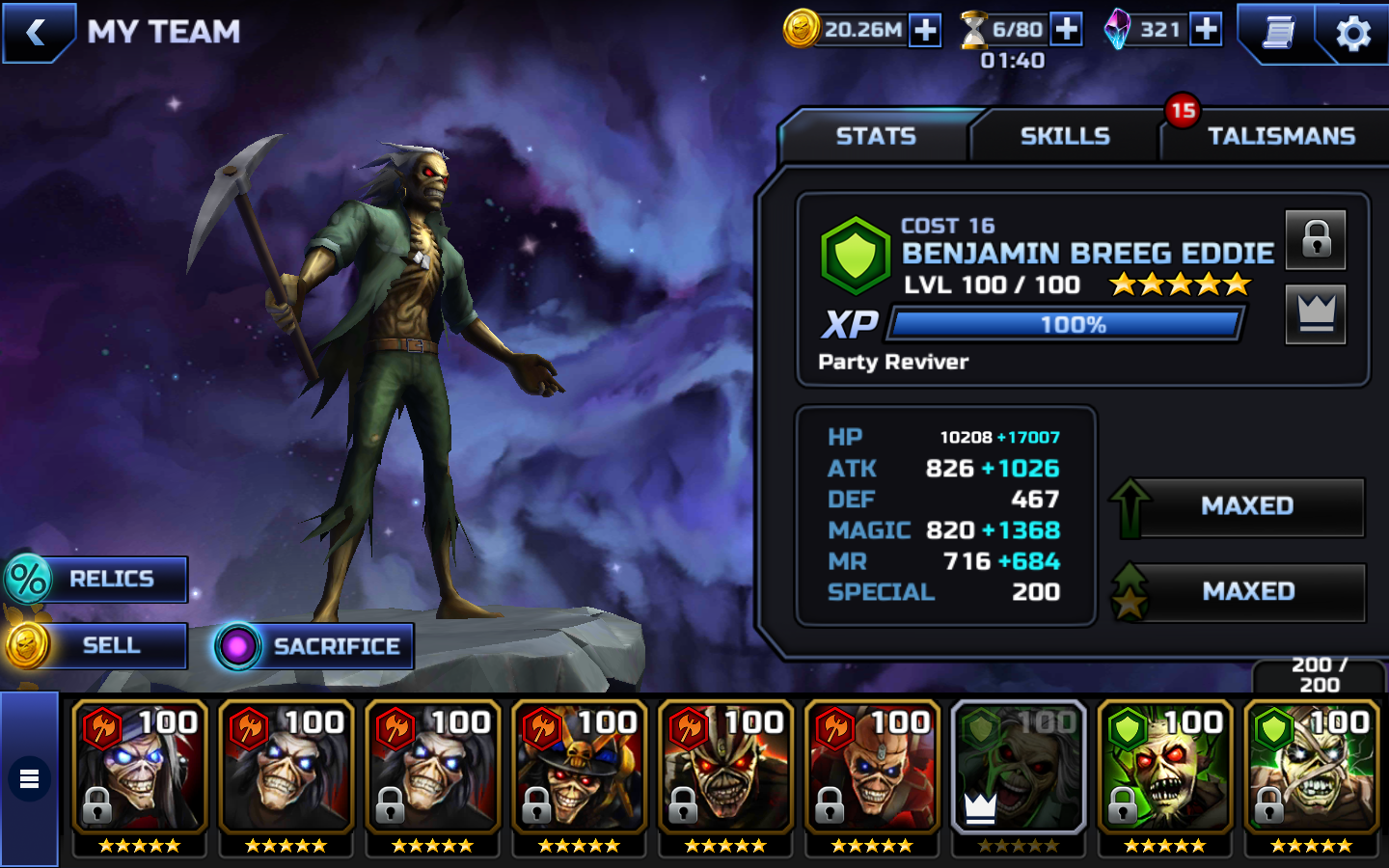Select the bandaged mummy Eddie portrait
1389x868 pixels.
[x=1312, y=769]
